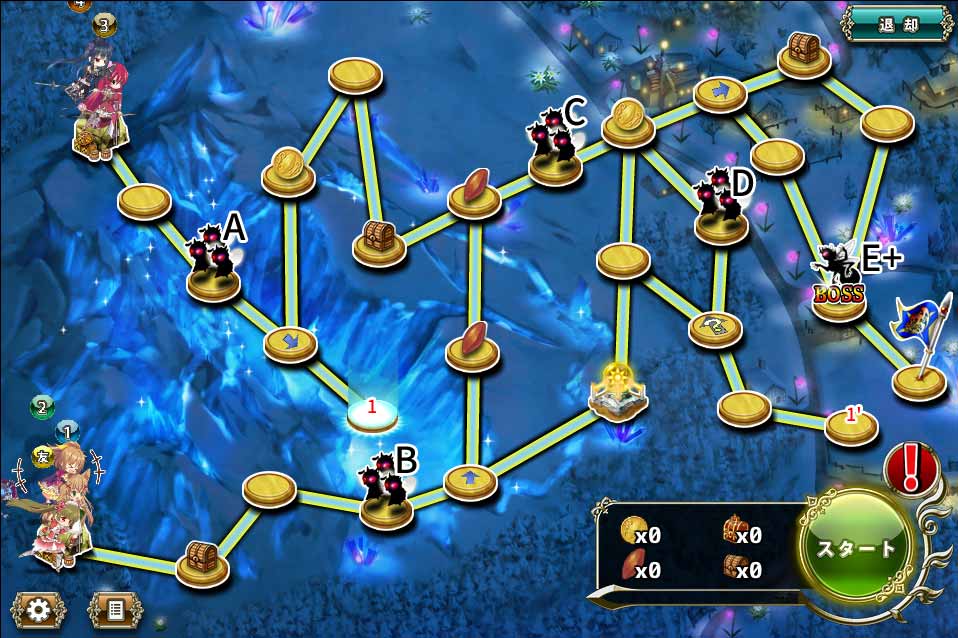The image size is (958, 638).
Task: Open the document log button
Action: [115, 610]
